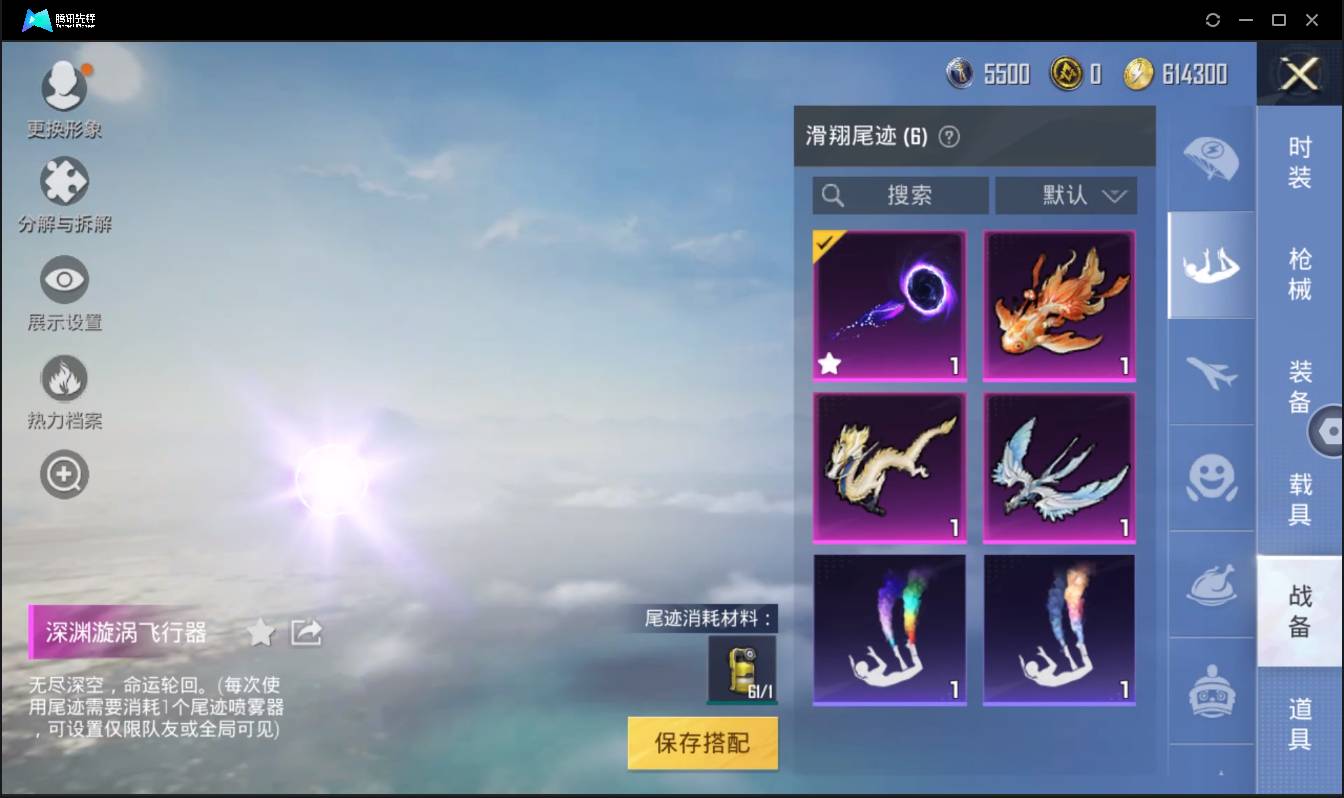This screenshot has height=798, width=1344.
Task: Switch to the 枪械 weapons tab
Action: (x=1298, y=274)
